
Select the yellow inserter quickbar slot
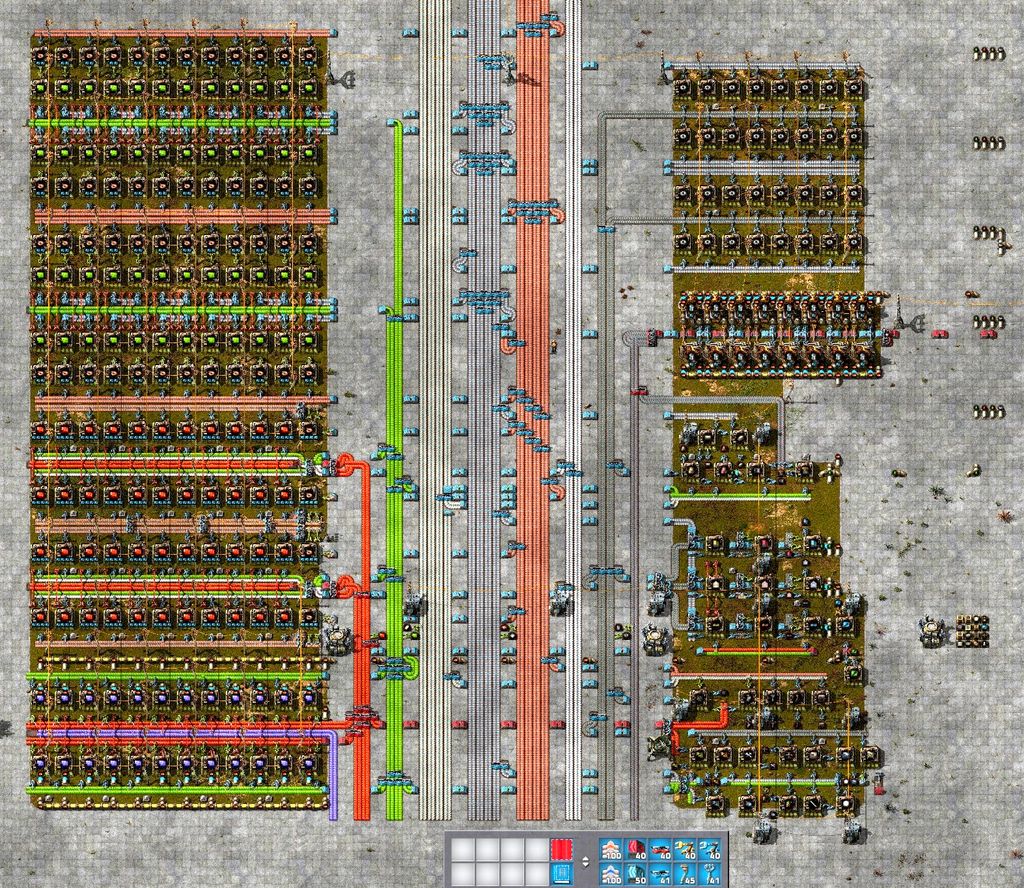tap(685, 850)
